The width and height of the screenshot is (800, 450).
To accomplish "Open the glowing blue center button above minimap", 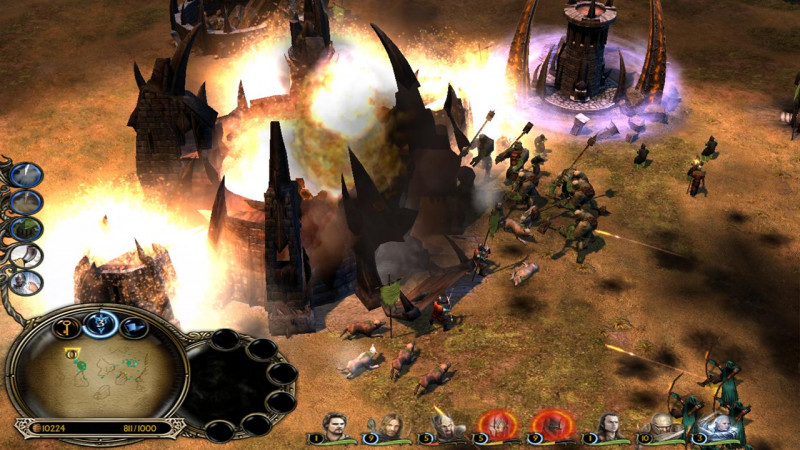I will 101,322.
